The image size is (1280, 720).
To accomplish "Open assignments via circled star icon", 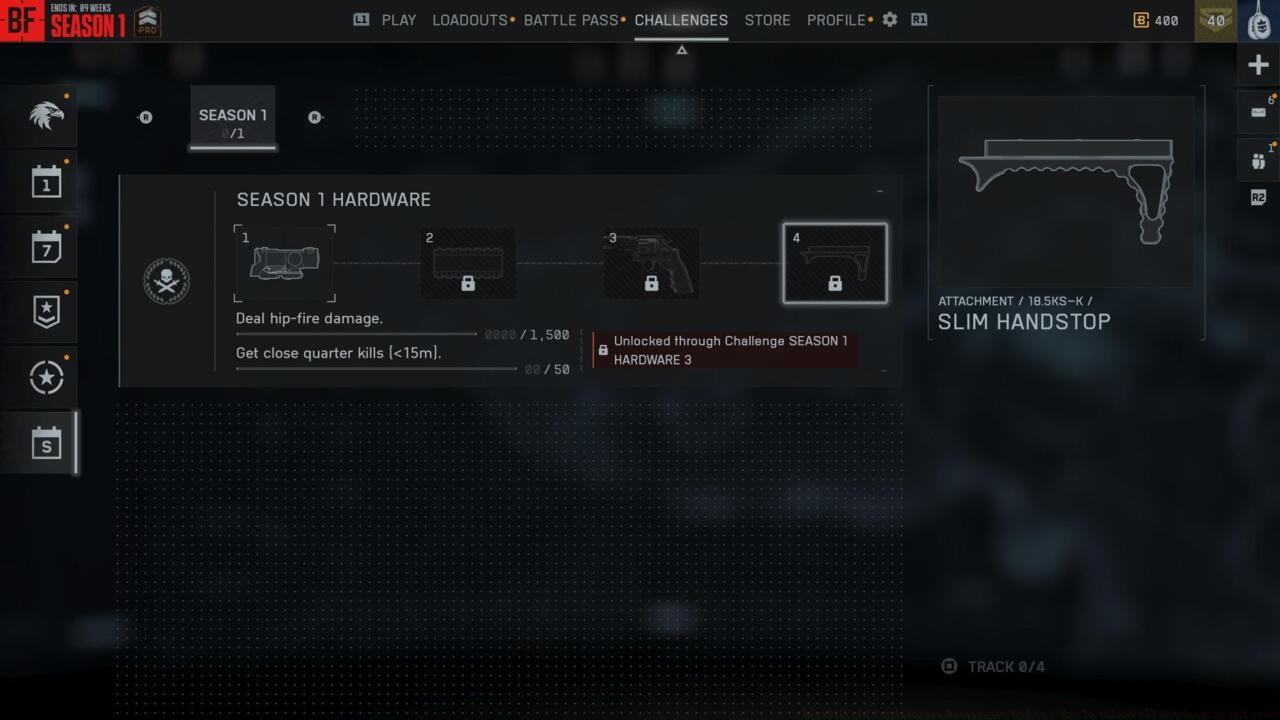I will coord(40,377).
